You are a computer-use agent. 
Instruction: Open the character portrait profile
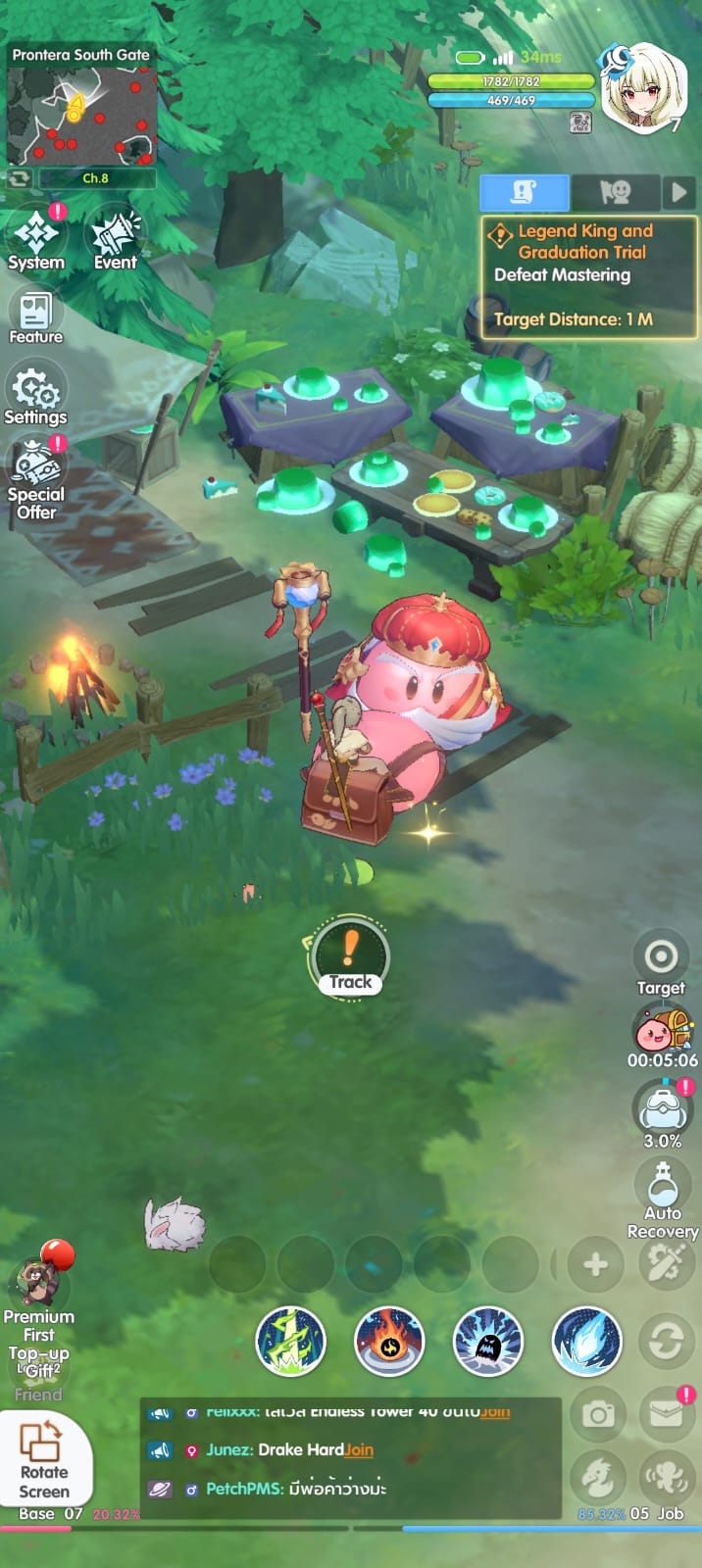641,88
